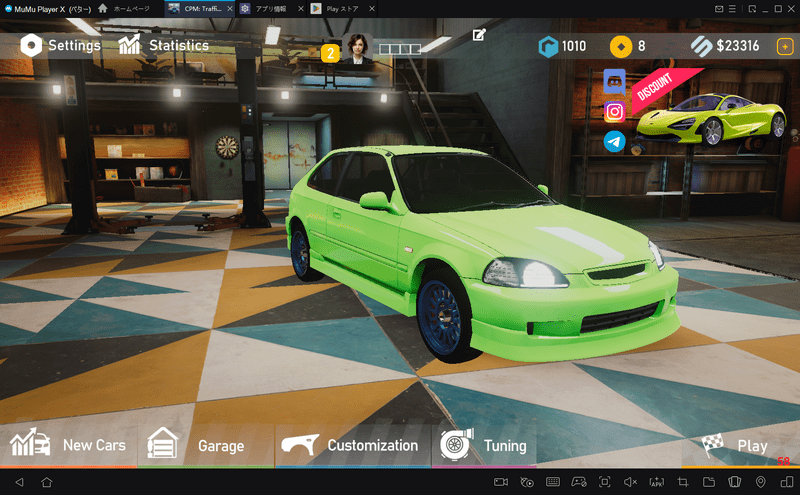This screenshot has height=495, width=800.
Task: Edit player name with pencil icon
Action: [x=479, y=36]
